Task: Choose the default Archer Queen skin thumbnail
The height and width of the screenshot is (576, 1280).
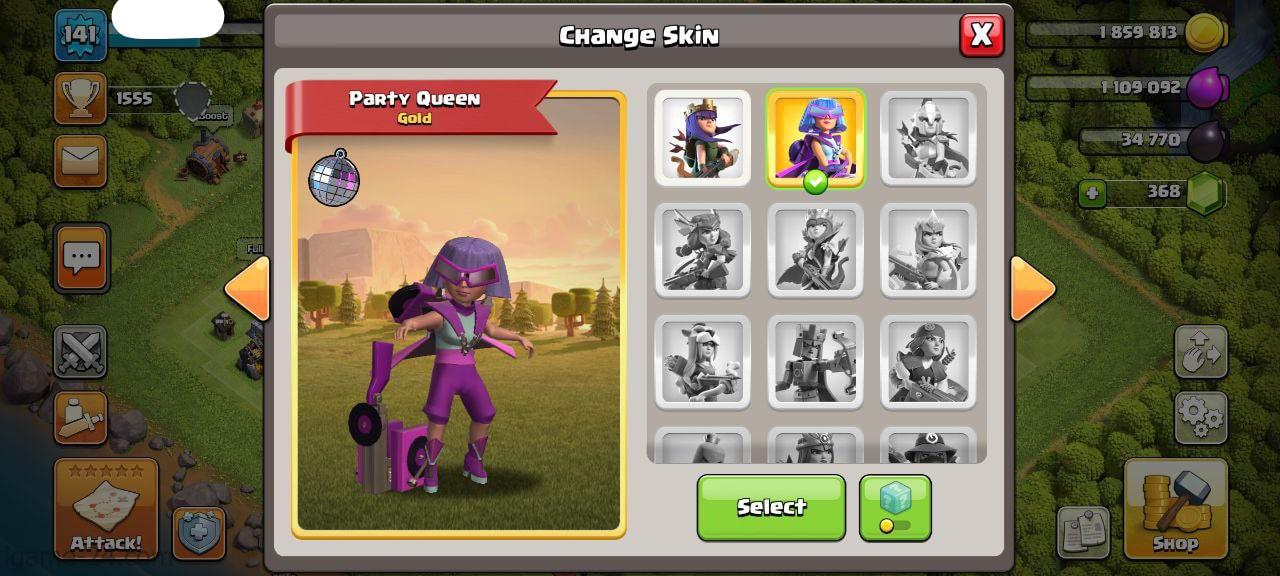Action: click(702, 138)
